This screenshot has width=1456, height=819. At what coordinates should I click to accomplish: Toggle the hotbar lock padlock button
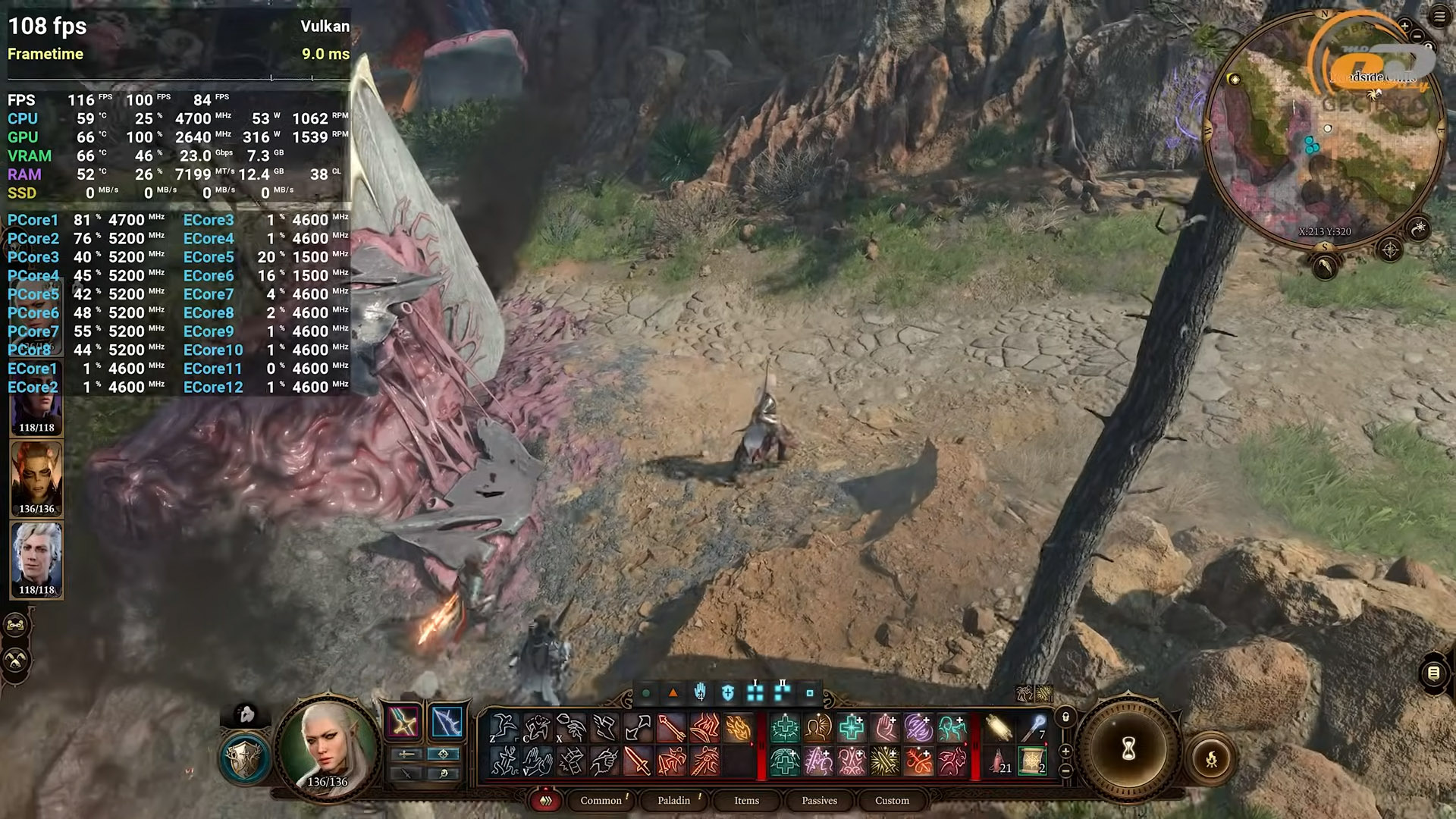pyautogui.click(x=1065, y=717)
